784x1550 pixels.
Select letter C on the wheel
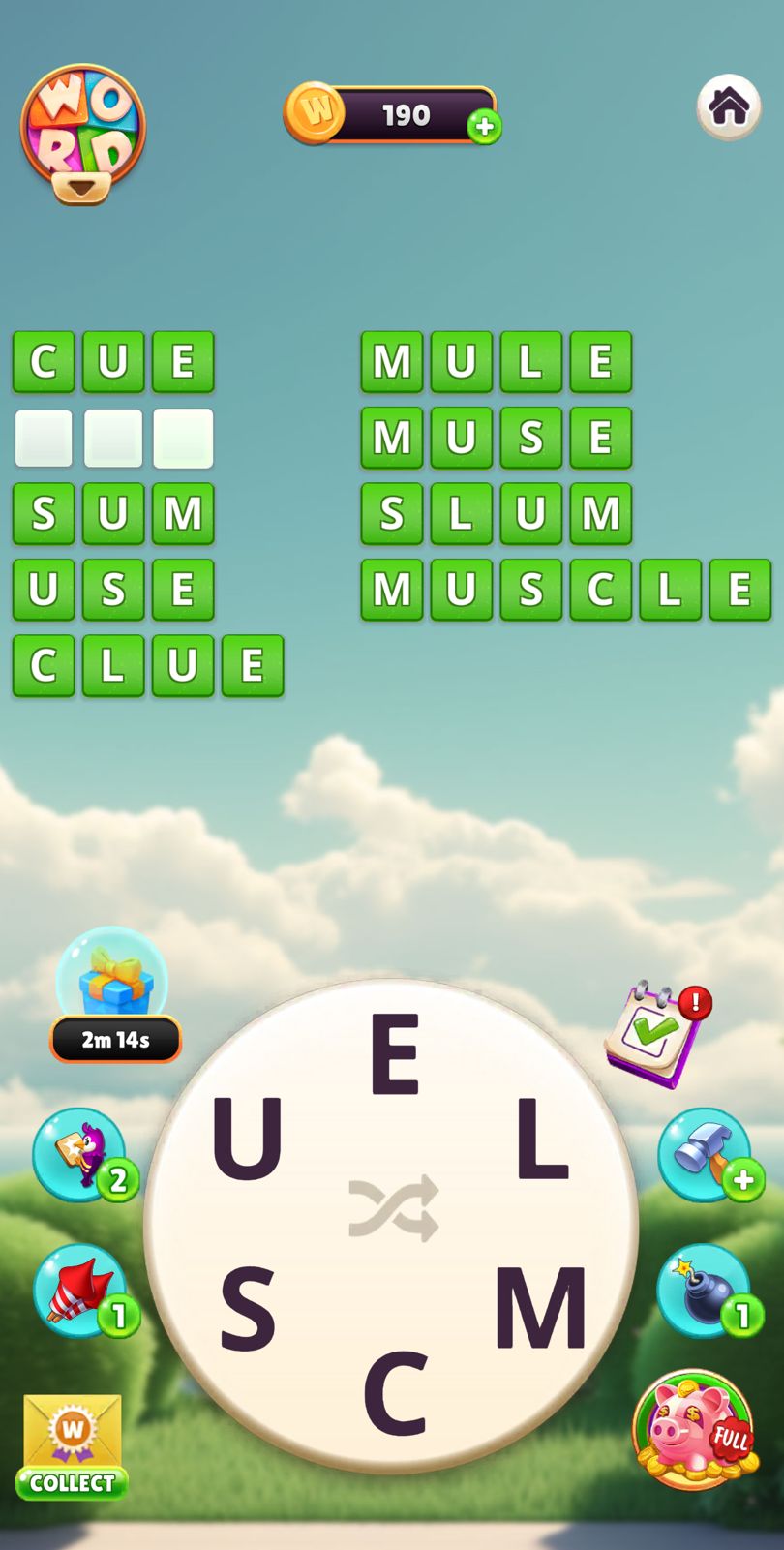(x=395, y=1393)
